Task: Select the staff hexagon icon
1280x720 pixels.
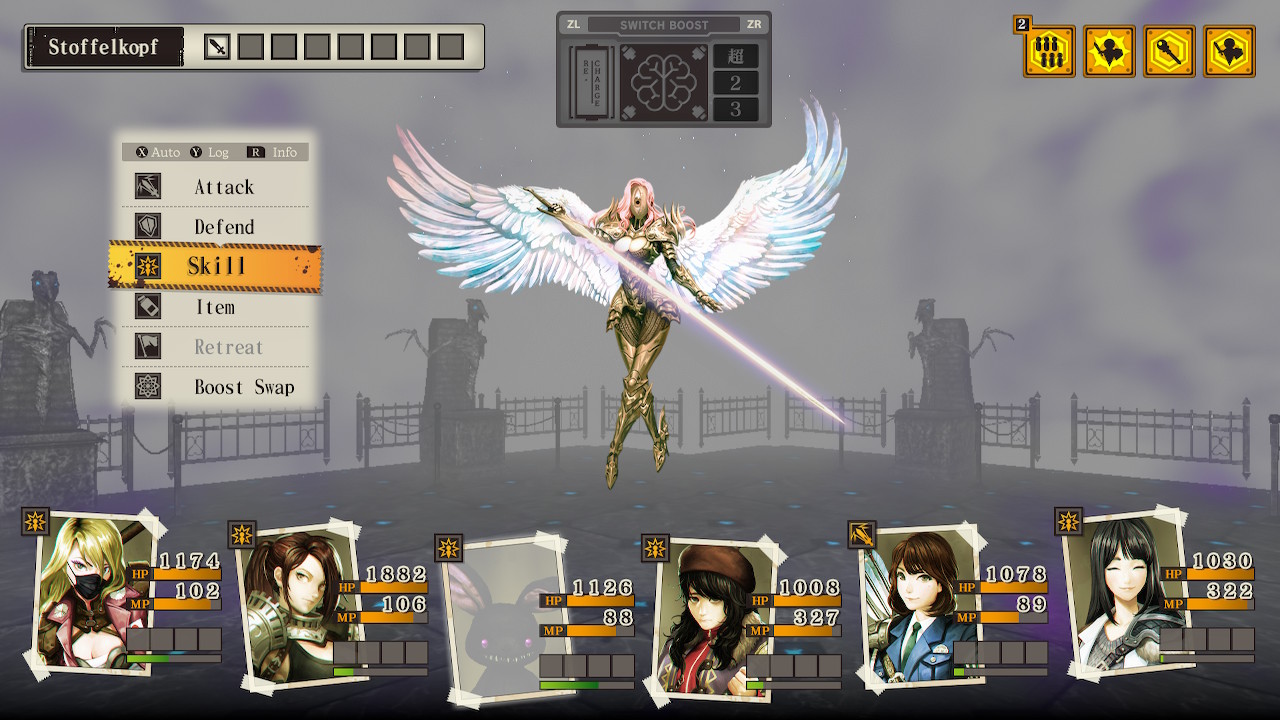Action: pyautogui.click(x=1169, y=52)
